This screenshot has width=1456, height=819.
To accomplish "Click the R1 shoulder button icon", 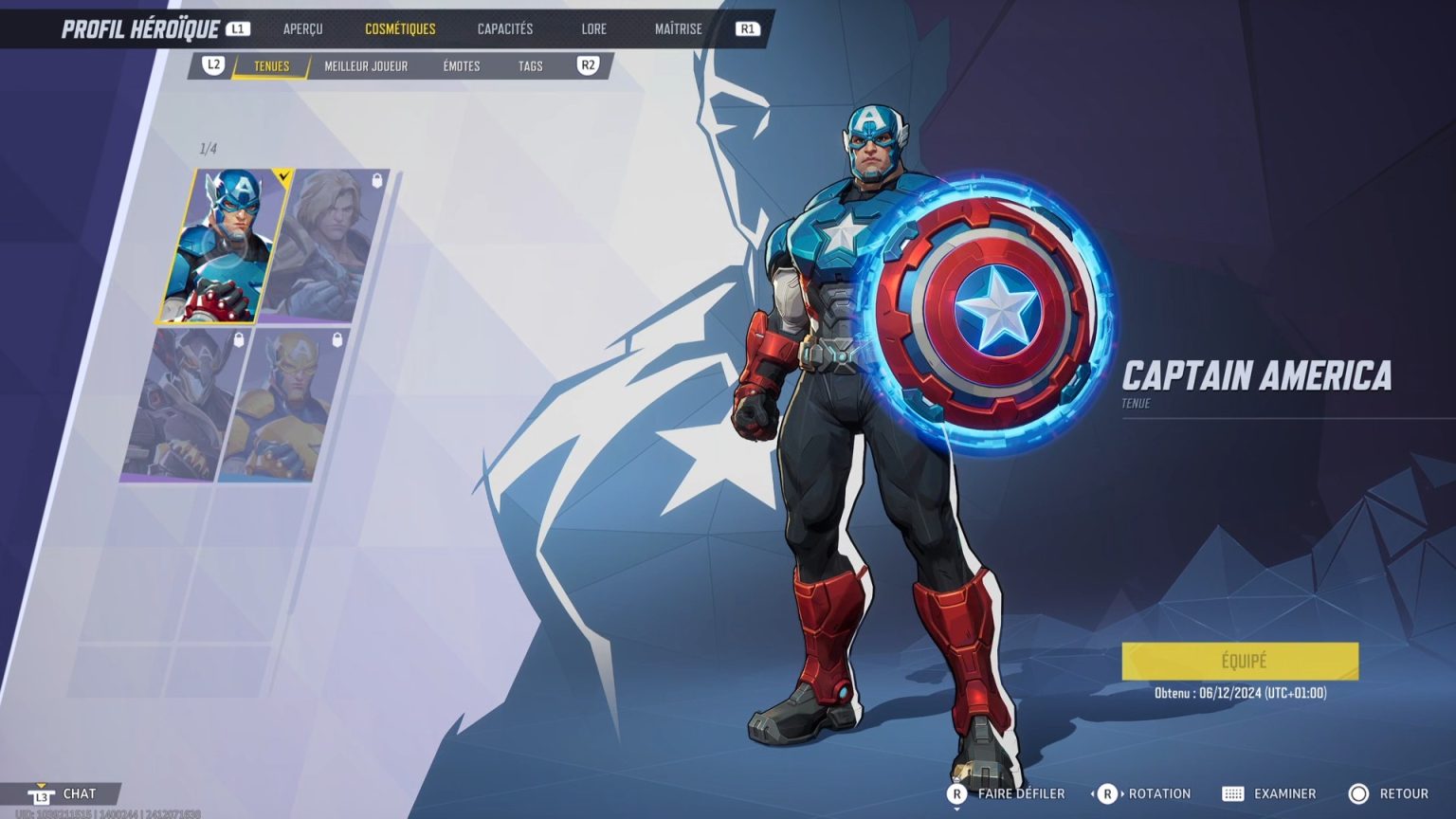I will tap(748, 28).
